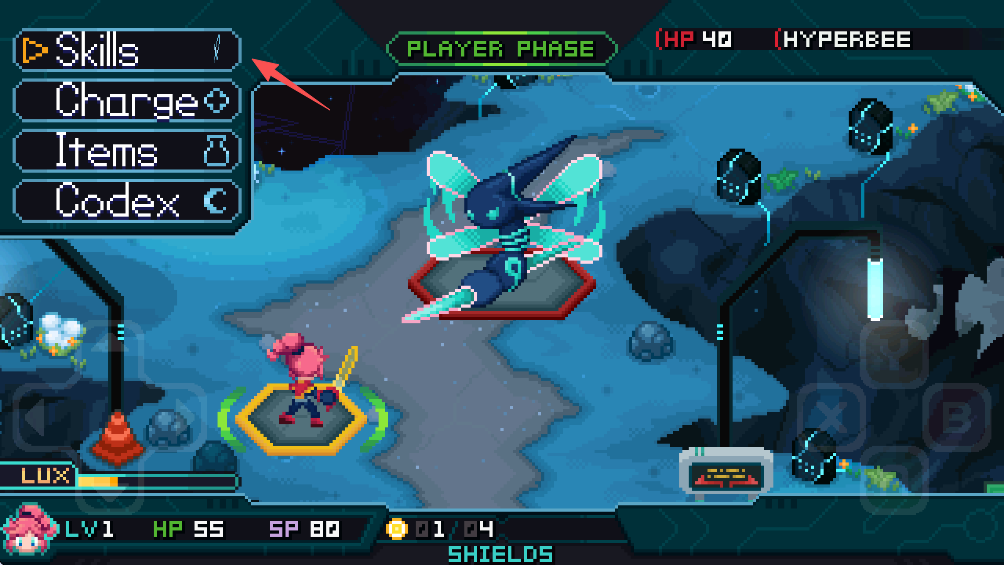Choose the Charge command
The width and height of the screenshot is (1004, 565).
[127, 100]
